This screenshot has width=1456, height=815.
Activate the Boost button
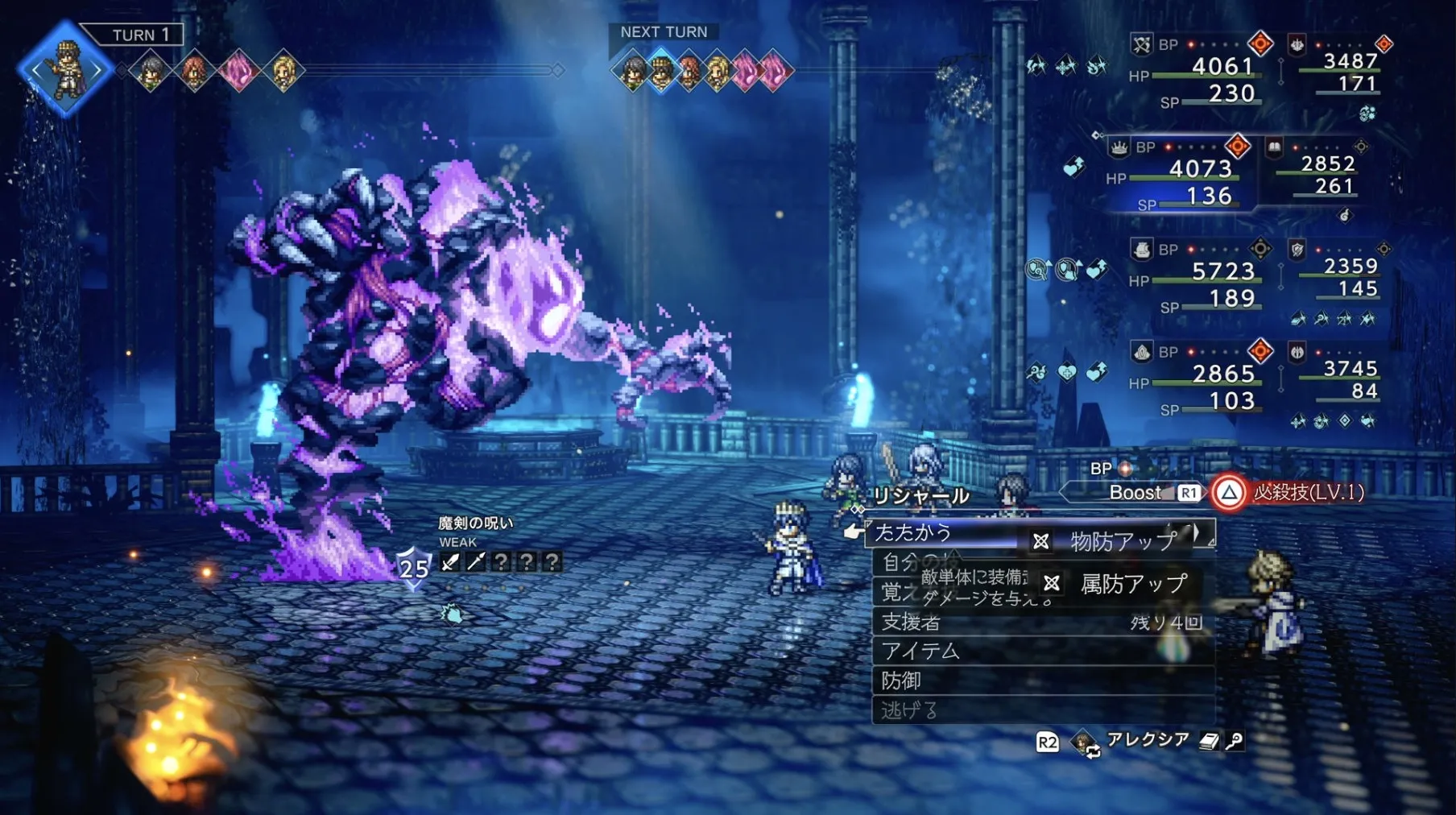click(x=1137, y=493)
